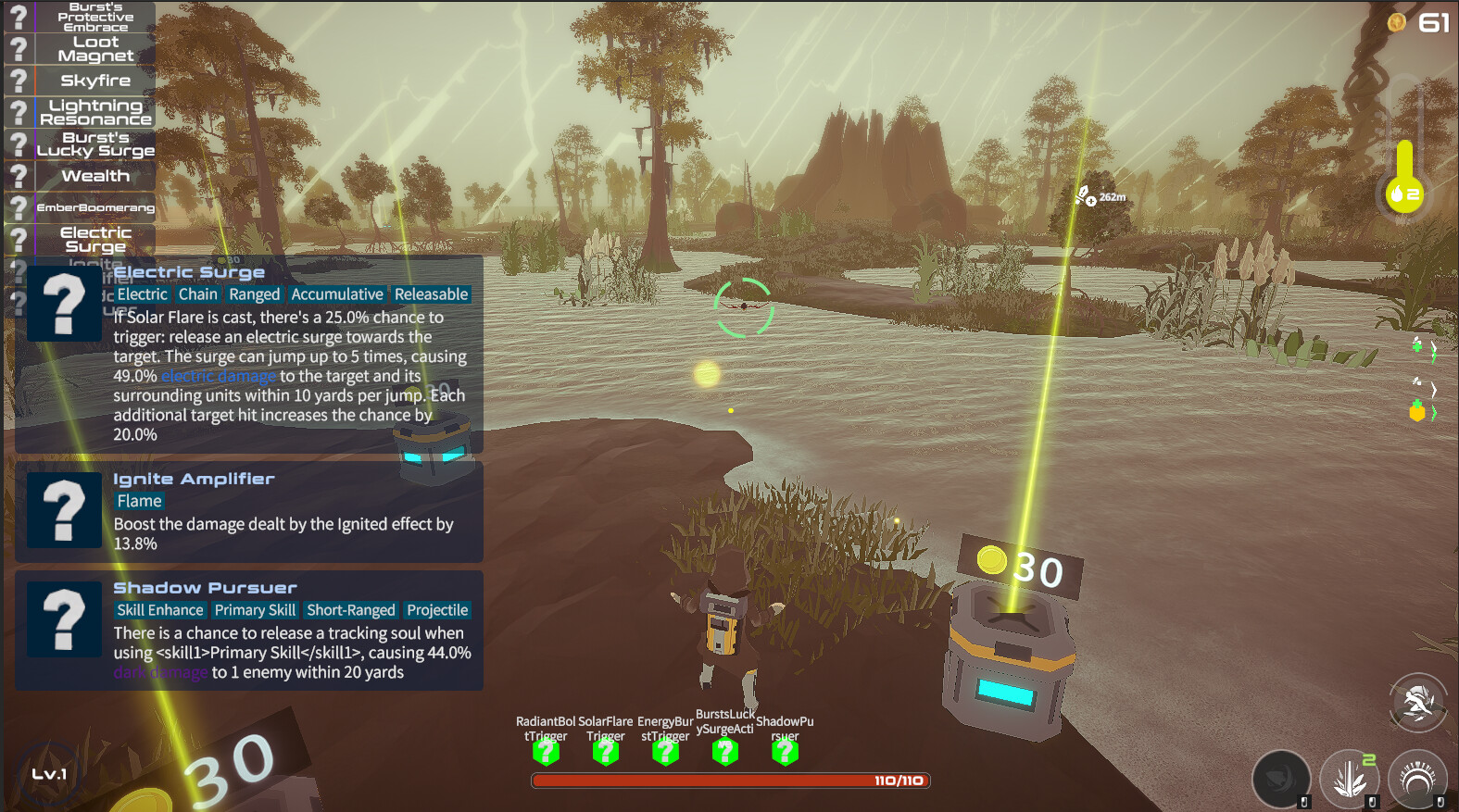Select the Flame tag under Ignite Amplifier

pyautogui.click(x=139, y=500)
